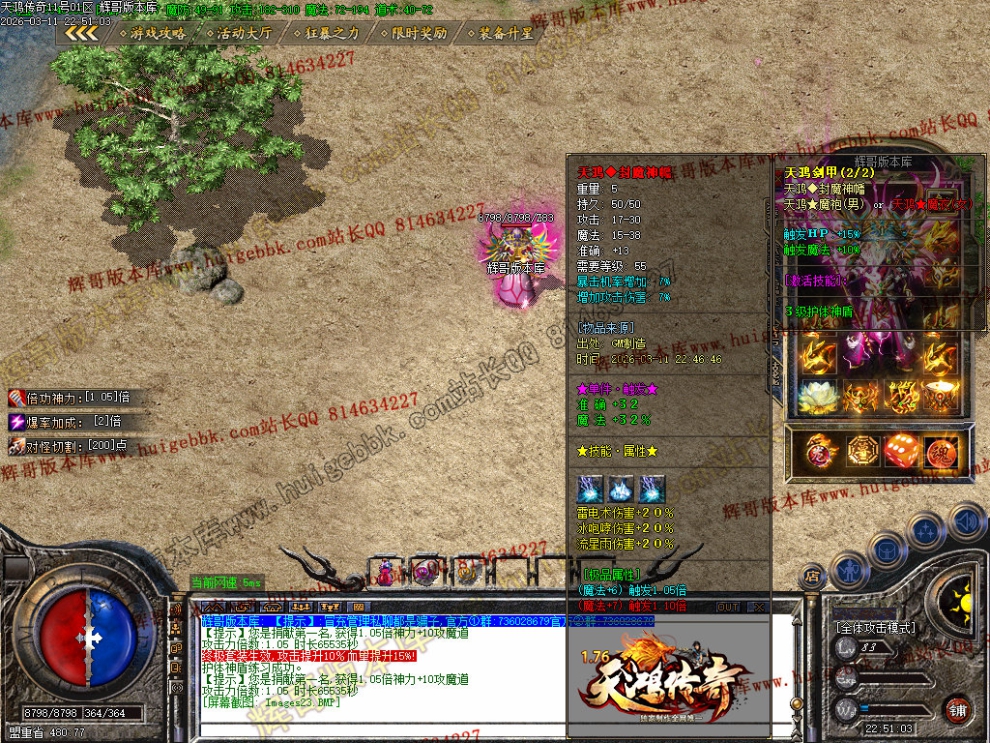Viewport: 990px width, 743px height.
Task: Select the bagua octagon talisman slot
Action: tap(864, 449)
